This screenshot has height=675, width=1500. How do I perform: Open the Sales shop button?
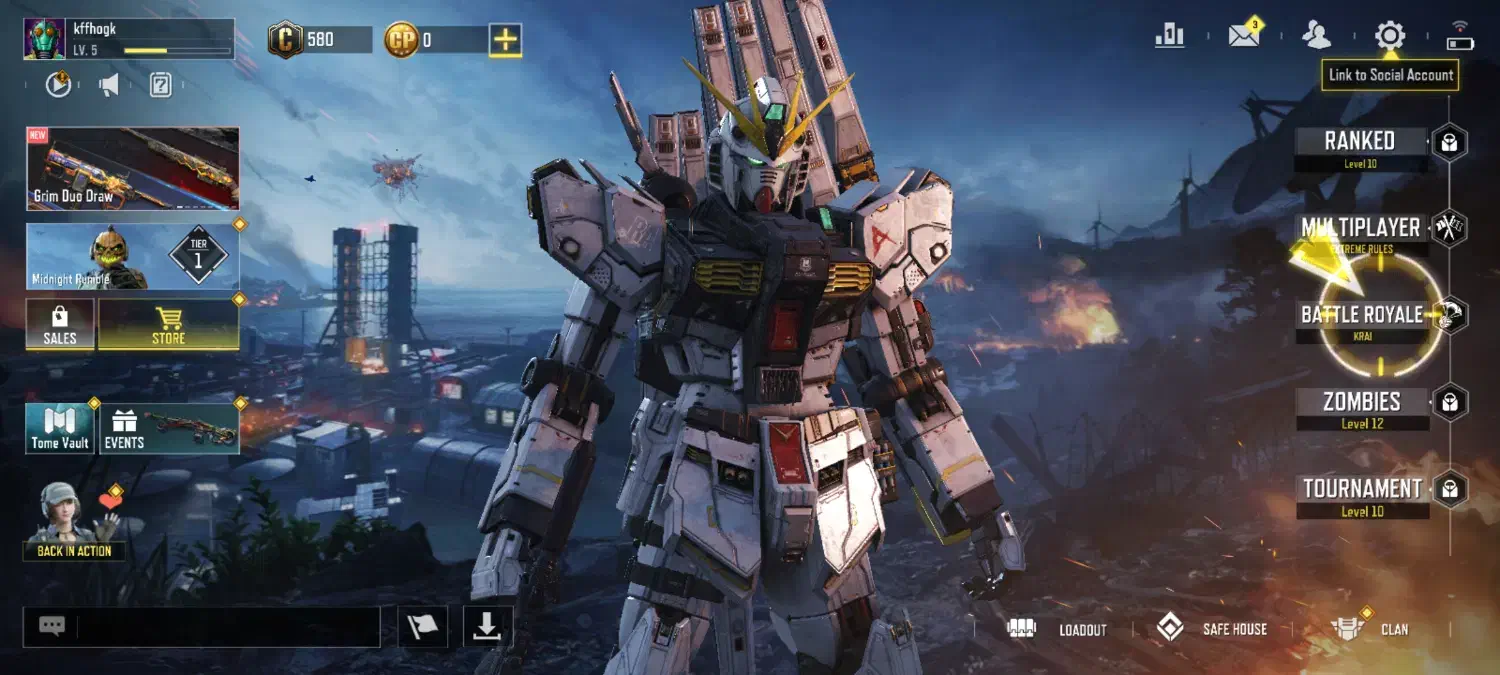click(x=60, y=325)
